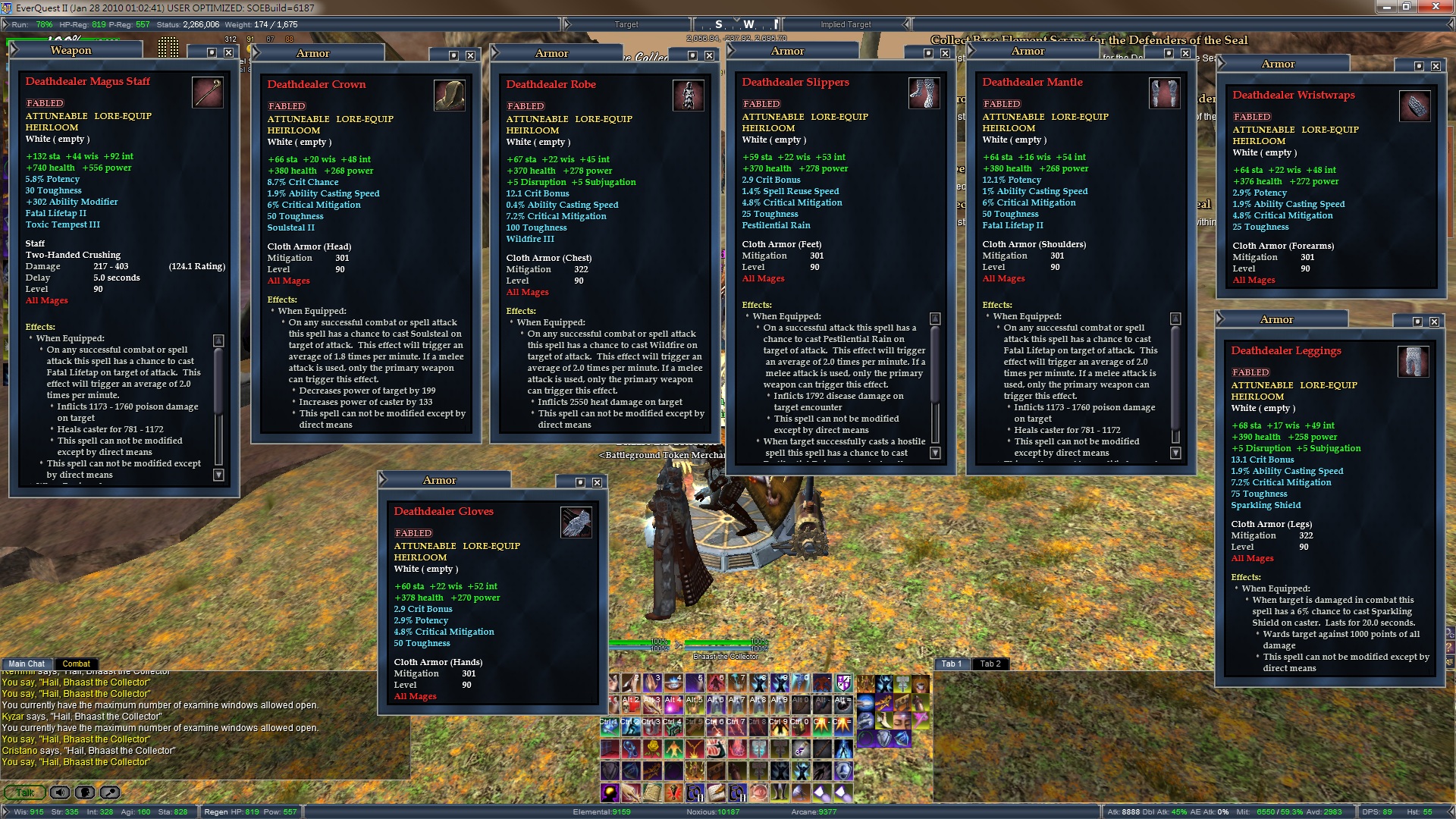
Task: Minimize the EverQuest II game window
Action: 1387,7
